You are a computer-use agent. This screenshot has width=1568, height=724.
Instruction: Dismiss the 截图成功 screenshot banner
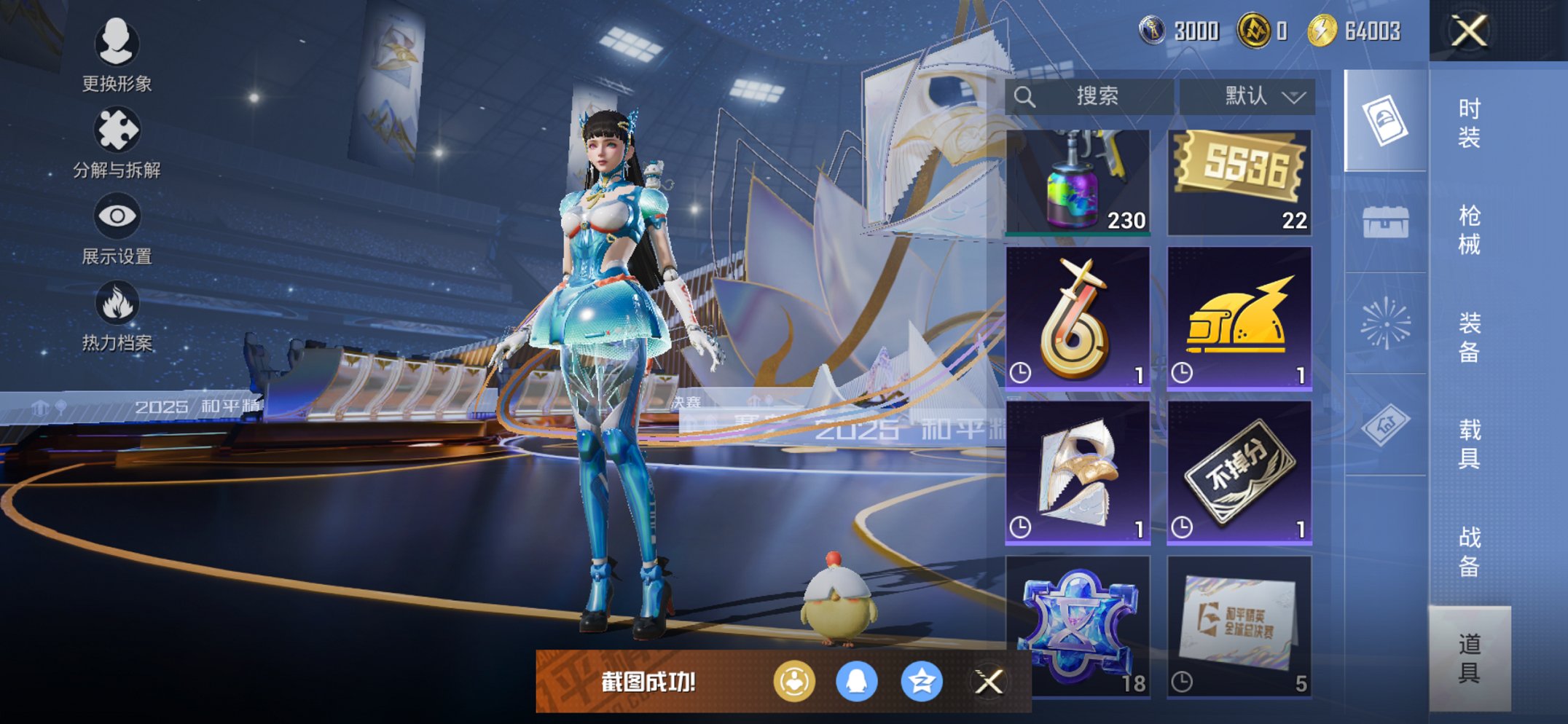(x=989, y=682)
